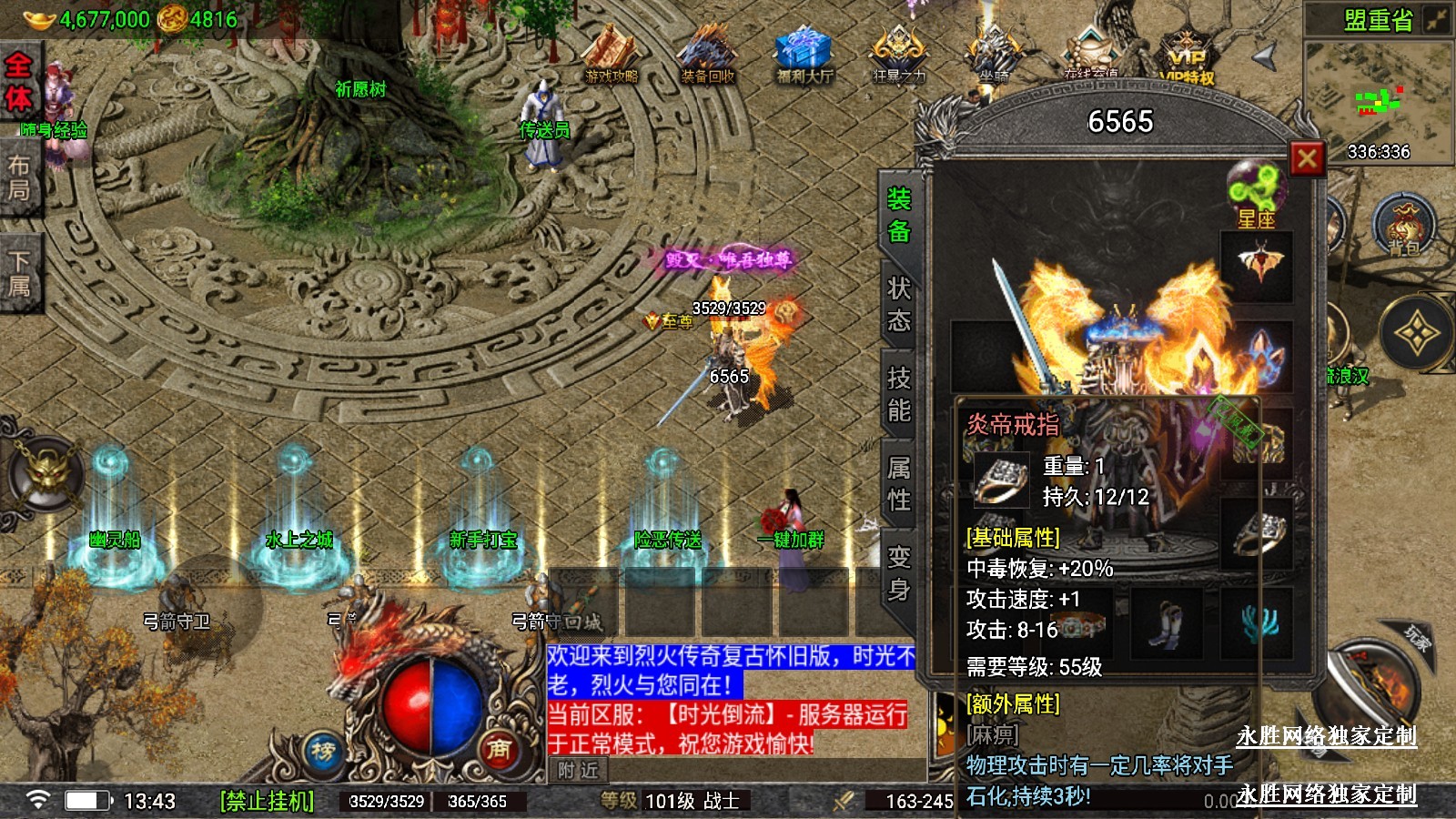The width and height of the screenshot is (1456, 819).
Task: Select the 附近 nearby chat tab
Action: (x=579, y=770)
